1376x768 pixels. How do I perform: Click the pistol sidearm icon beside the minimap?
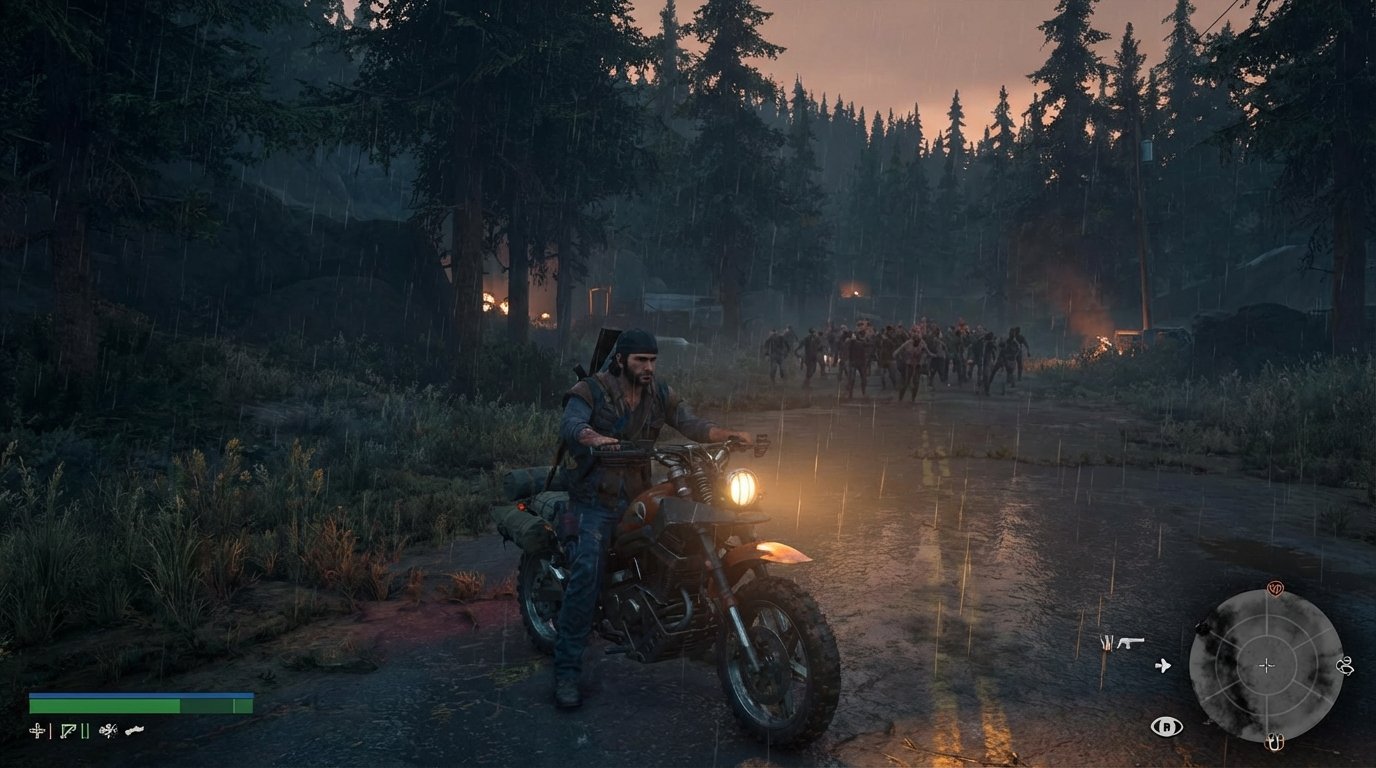(1131, 643)
